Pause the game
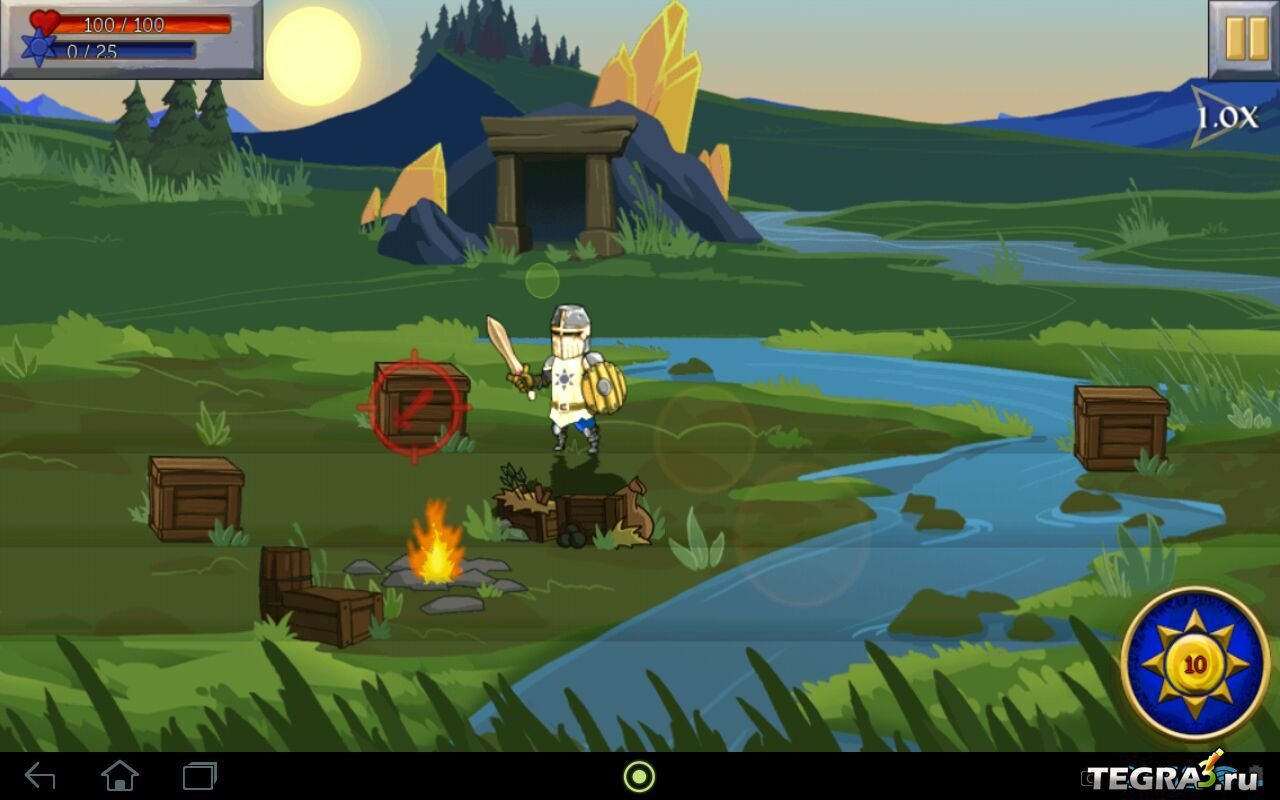Viewport: 1280px width, 800px height. pos(1244,39)
